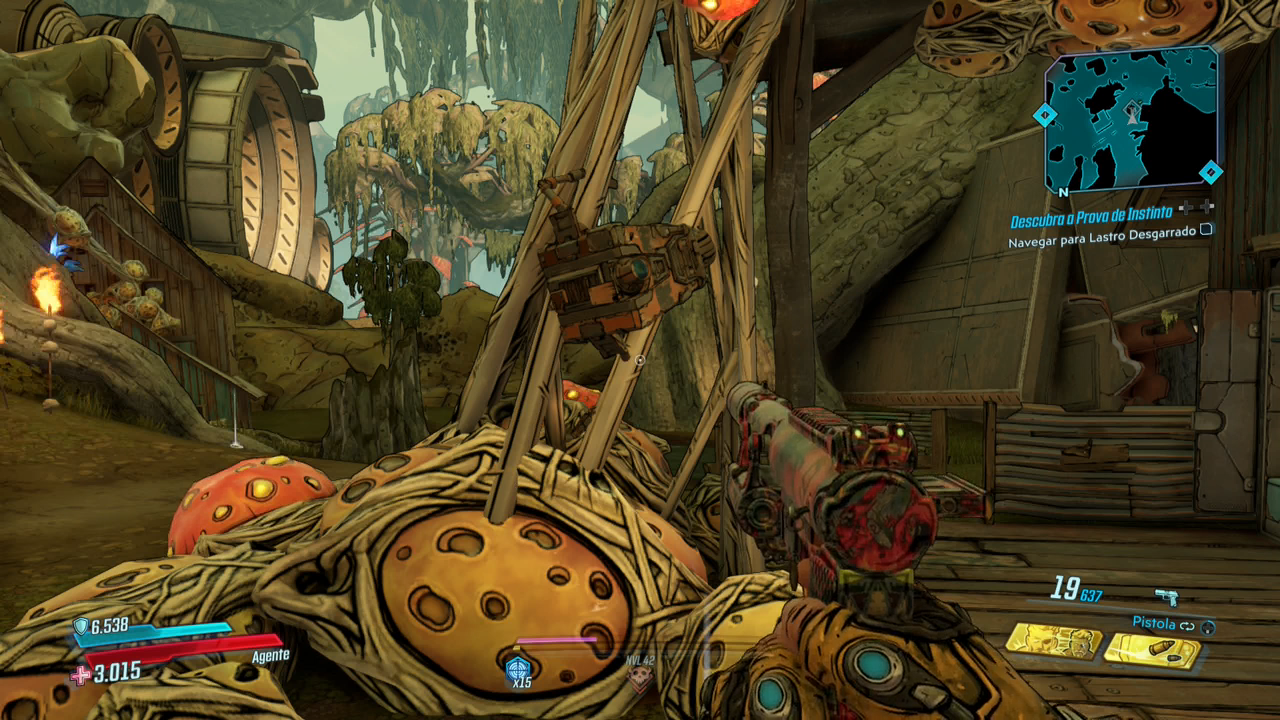Click the pistol weapon type icon
This screenshot has width=1280, height=720.
click(x=1166, y=597)
